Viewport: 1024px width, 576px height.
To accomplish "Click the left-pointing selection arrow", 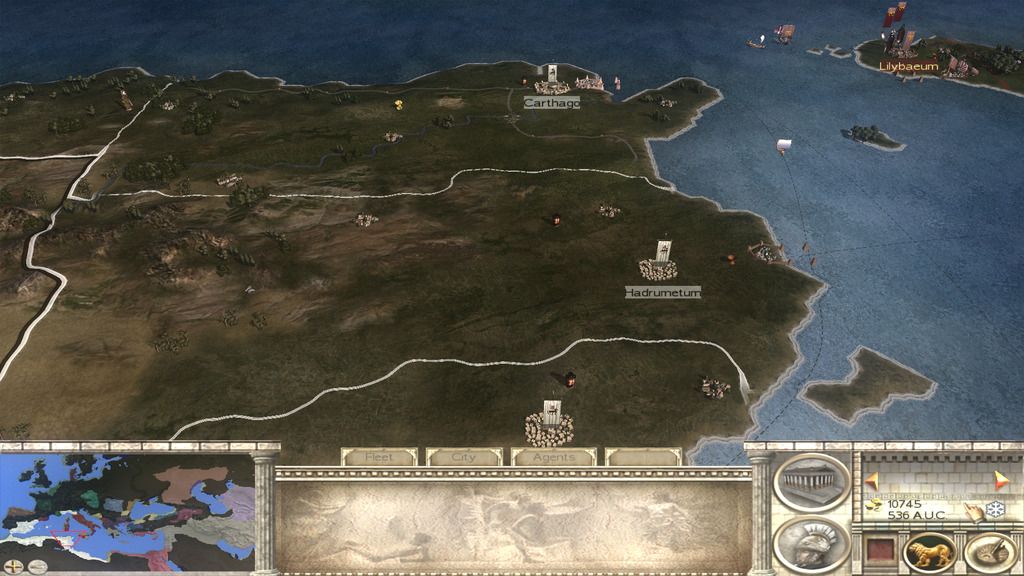I will 871,480.
